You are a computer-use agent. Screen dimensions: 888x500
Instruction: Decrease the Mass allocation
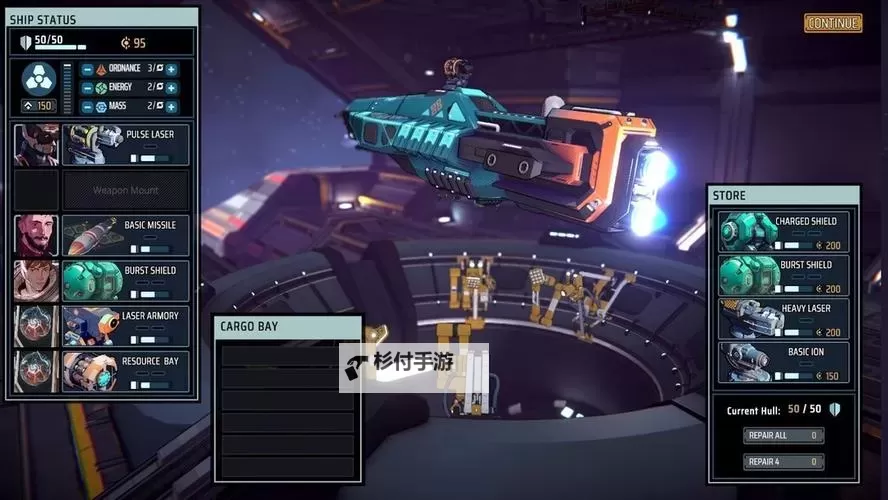[88, 106]
